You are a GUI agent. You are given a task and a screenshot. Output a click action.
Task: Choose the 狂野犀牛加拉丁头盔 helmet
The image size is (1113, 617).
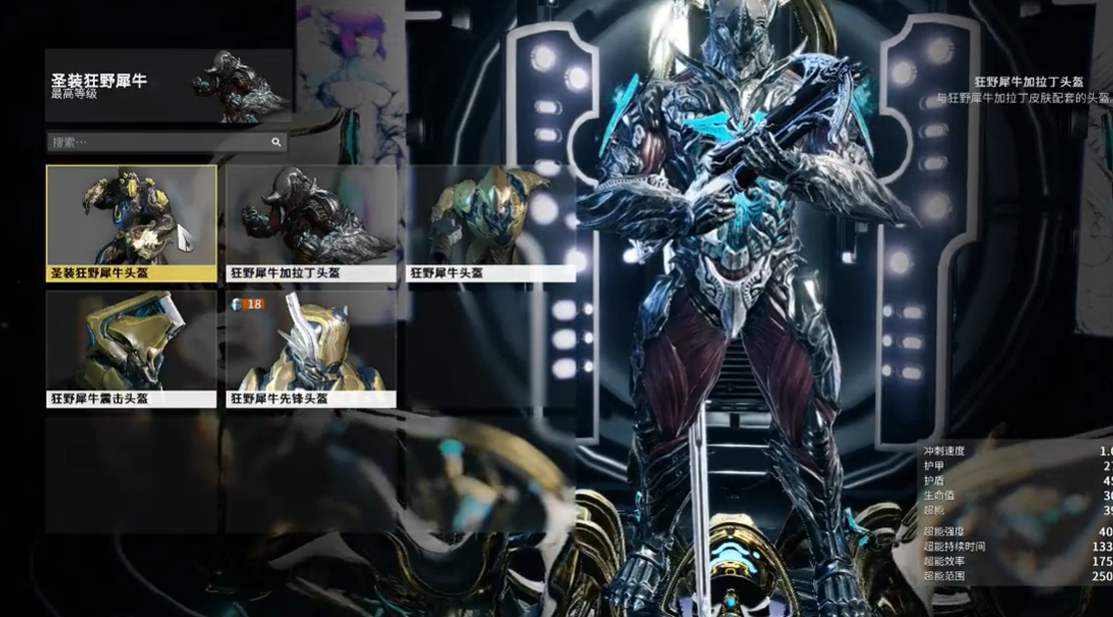(x=310, y=223)
